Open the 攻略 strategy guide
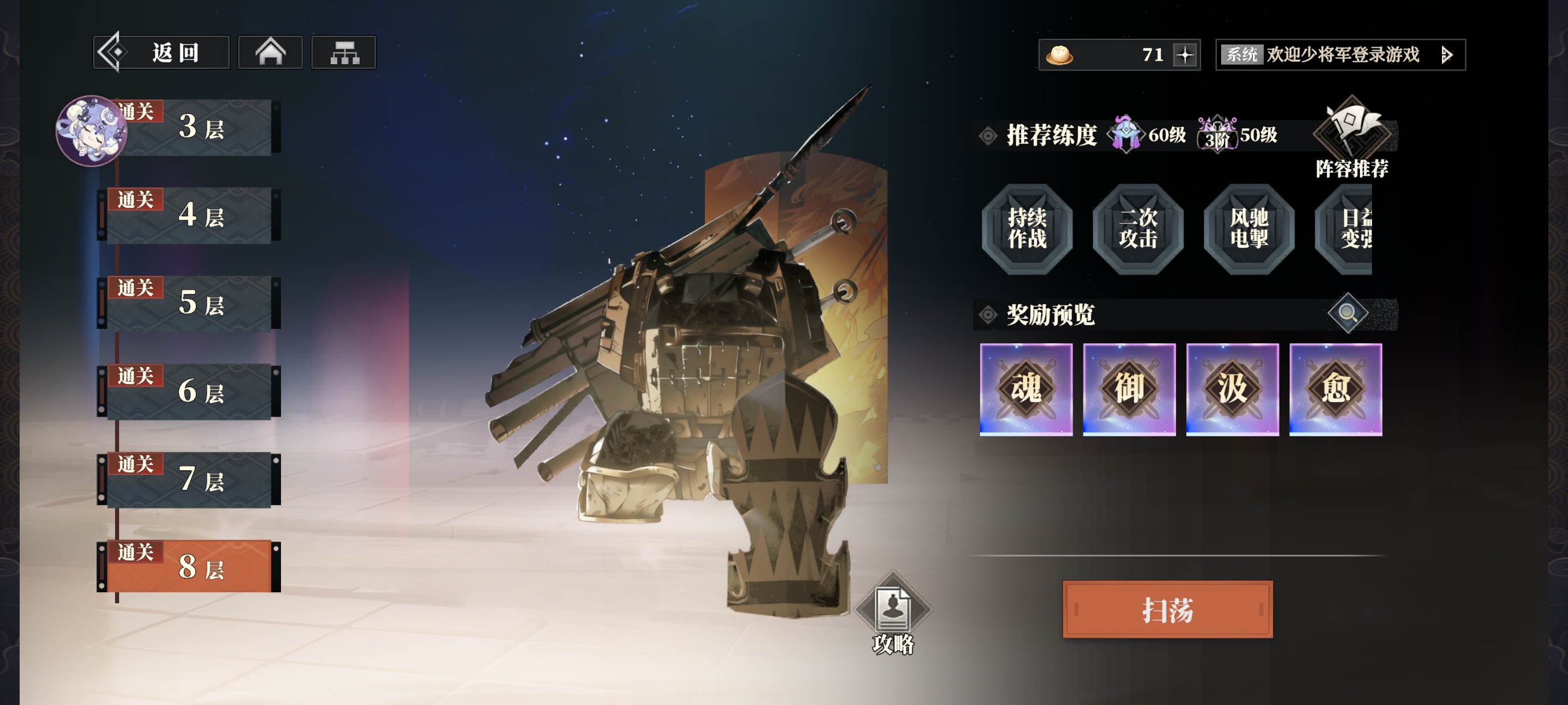Image resolution: width=1568 pixels, height=705 pixels. point(892,614)
